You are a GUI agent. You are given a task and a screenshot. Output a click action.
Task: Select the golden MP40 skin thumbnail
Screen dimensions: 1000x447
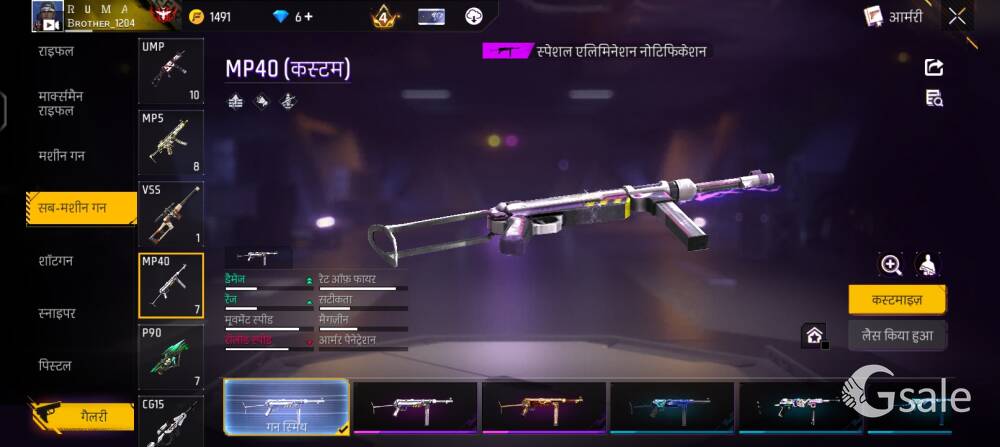(x=543, y=407)
